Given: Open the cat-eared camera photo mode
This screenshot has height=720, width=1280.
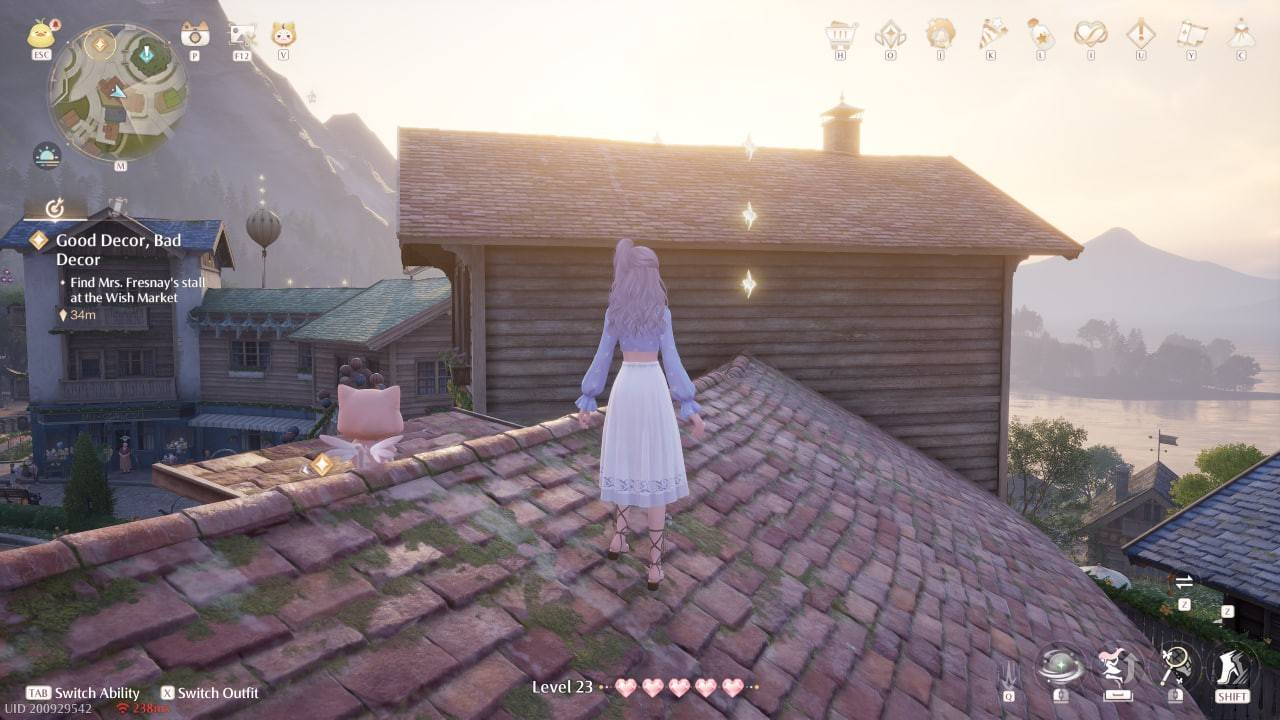Looking at the screenshot, I should point(195,35).
